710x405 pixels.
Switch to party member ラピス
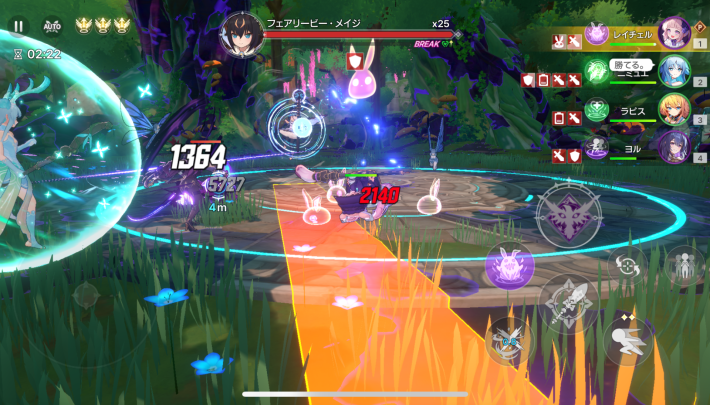pos(674,108)
